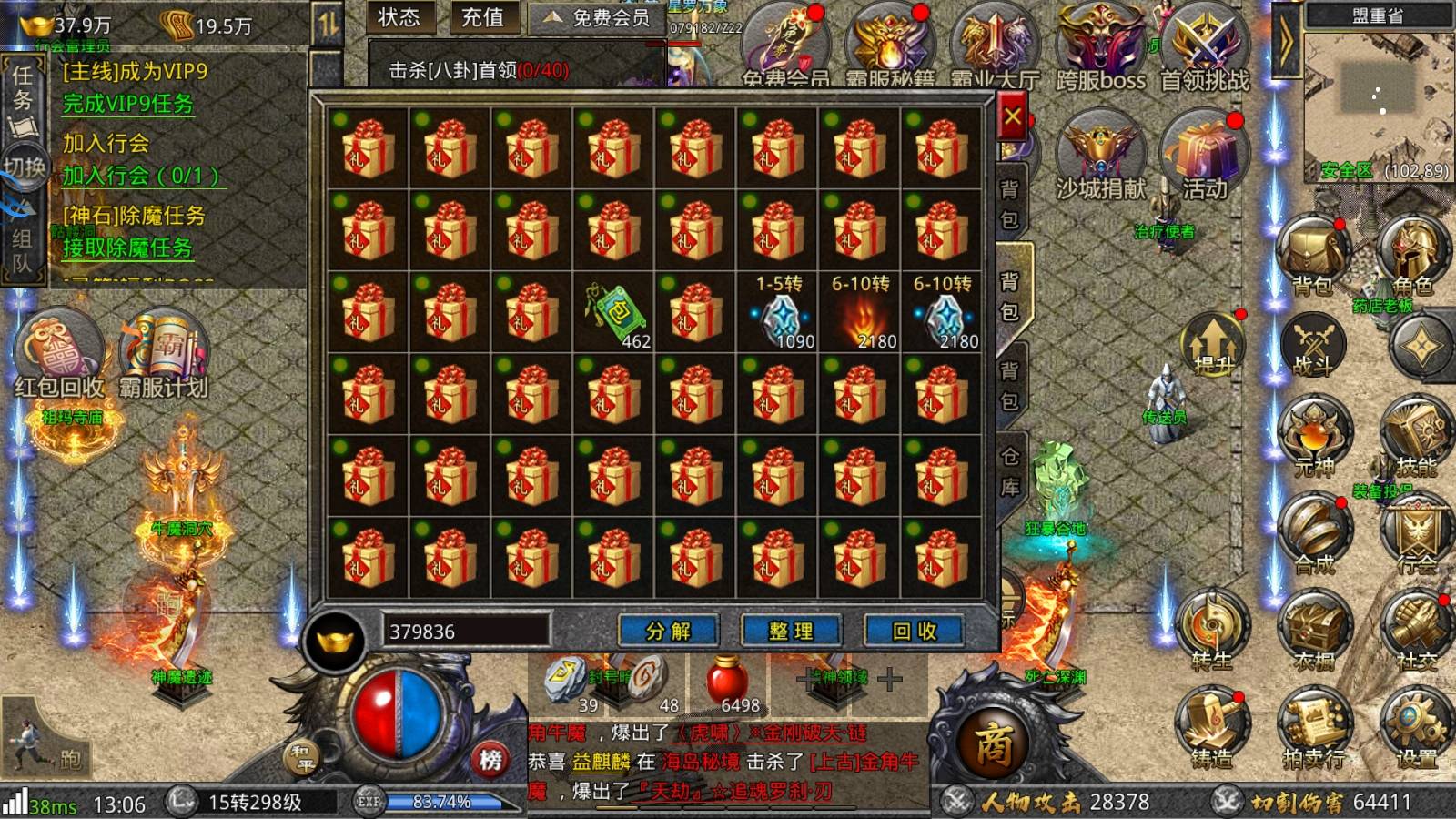Open the 充值 recharge tab
The width and height of the screenshot is (1456, 819).
click(x=482, y=17)
